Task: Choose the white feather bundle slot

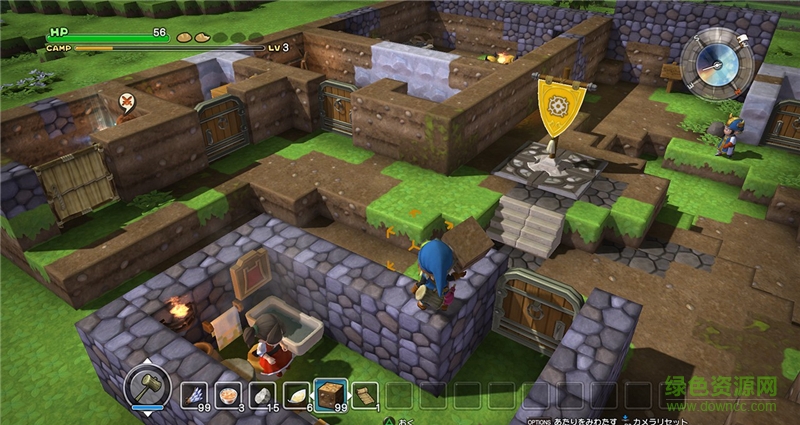Action: (x=194, y=394)
